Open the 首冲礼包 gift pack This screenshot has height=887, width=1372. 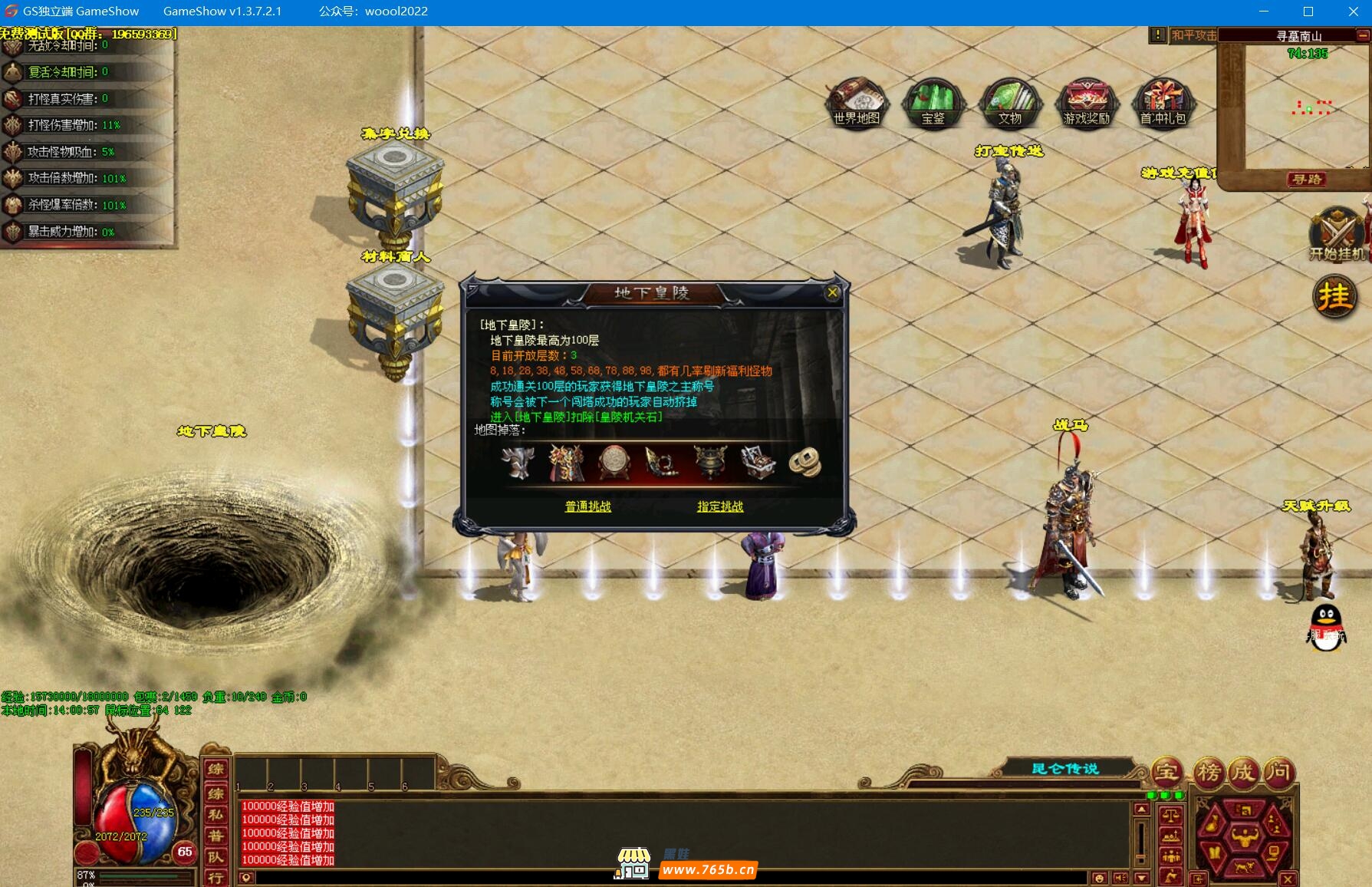[1163, 101]
